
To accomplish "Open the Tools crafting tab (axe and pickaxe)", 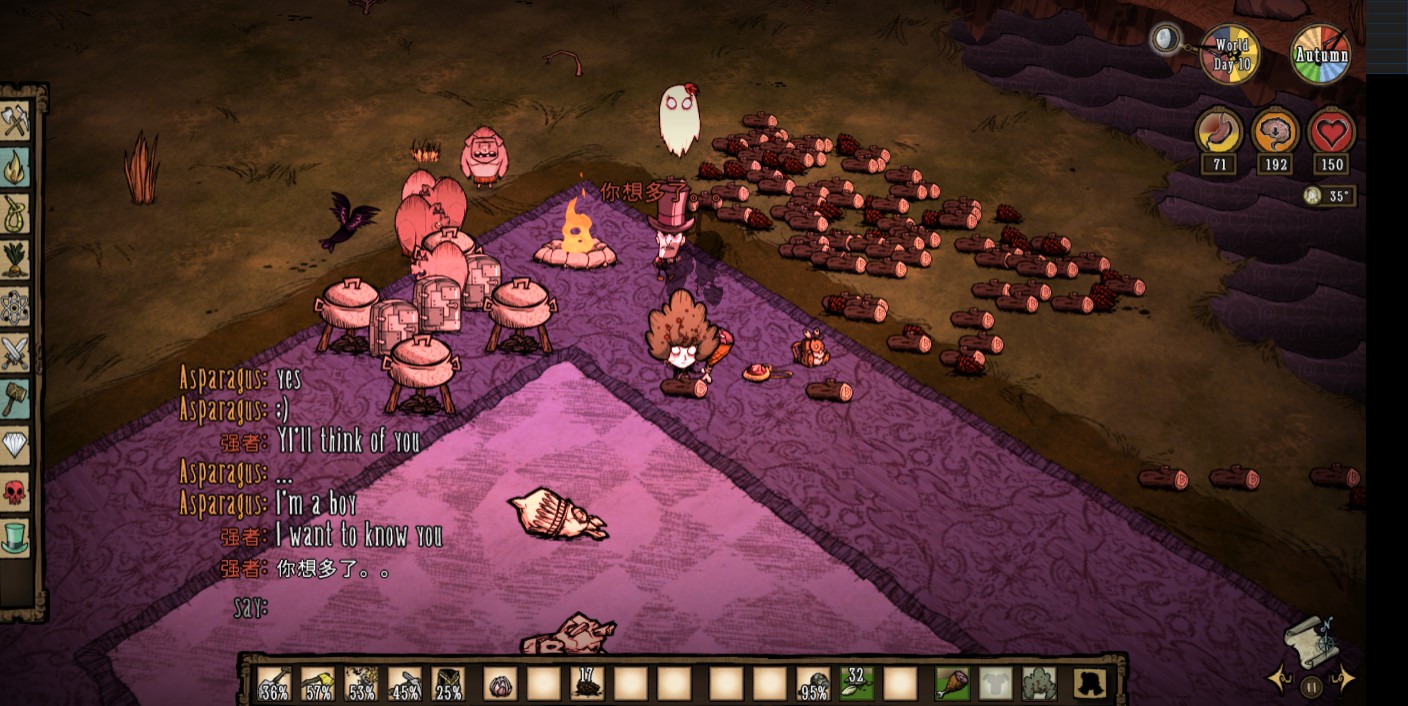I will [16, 122].
